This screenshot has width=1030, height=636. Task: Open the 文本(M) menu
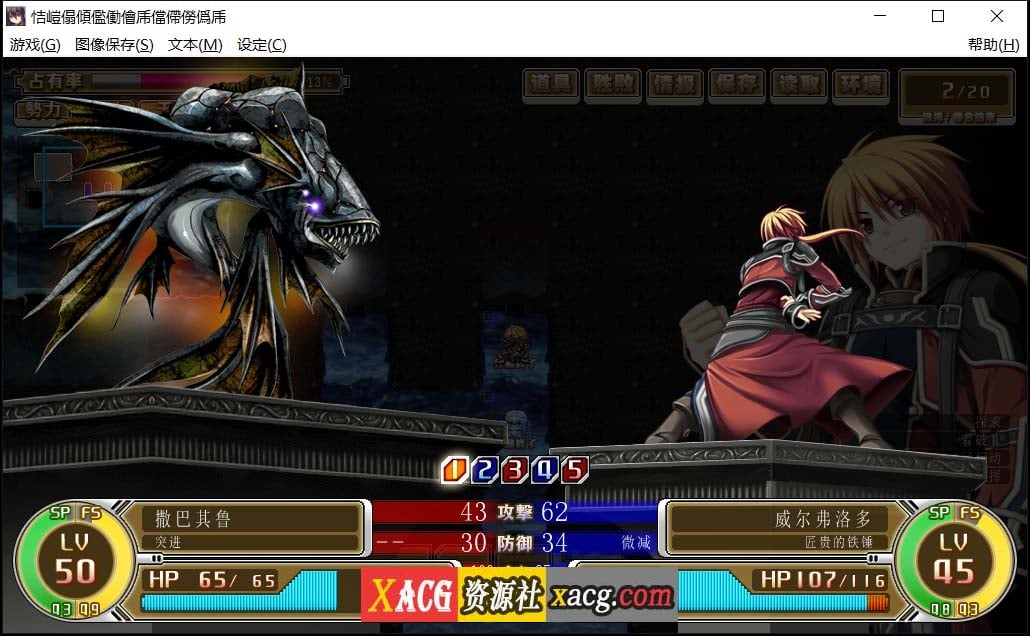point(195,45)
